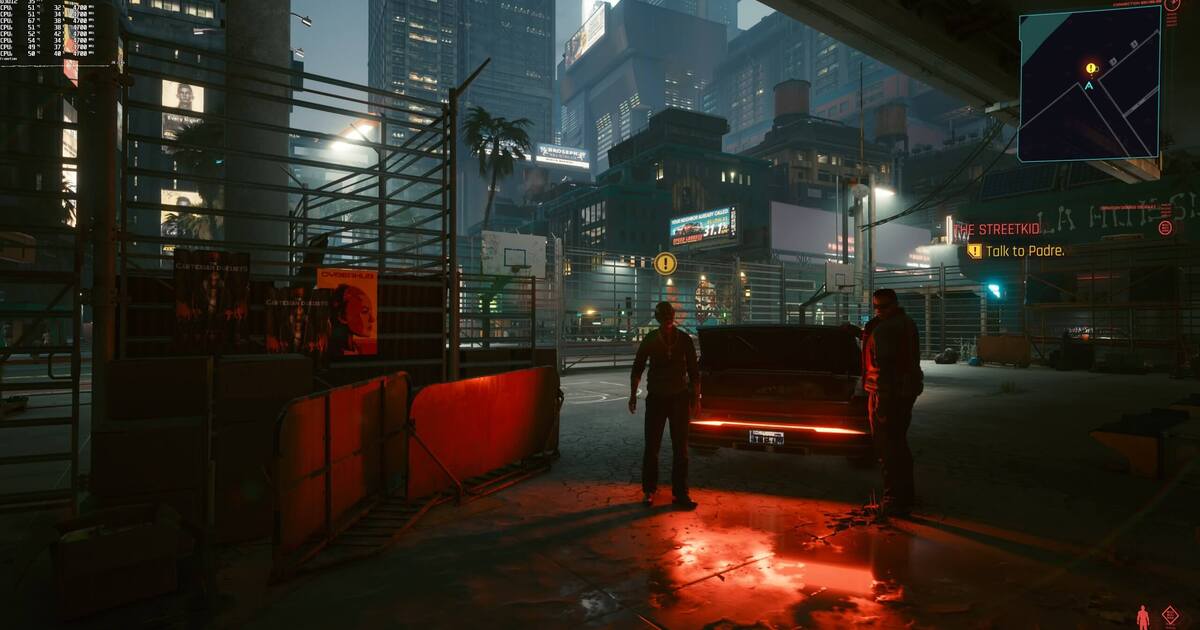Click the red standing figure stance icon
The height and width of the screenshot is (630, 1200).
[x=1143, y=615]
